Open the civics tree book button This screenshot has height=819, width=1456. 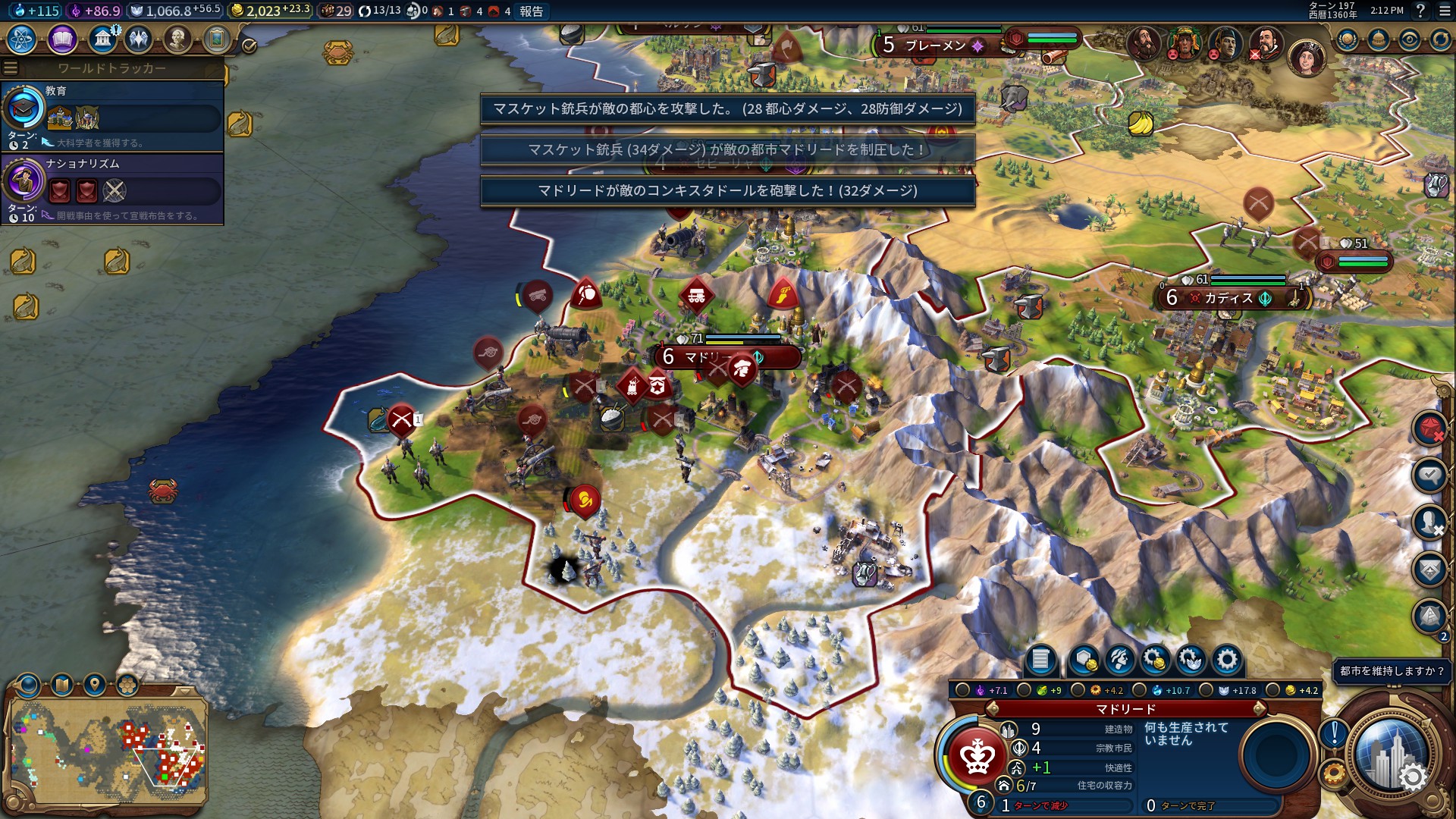click(x=62, y=39)
